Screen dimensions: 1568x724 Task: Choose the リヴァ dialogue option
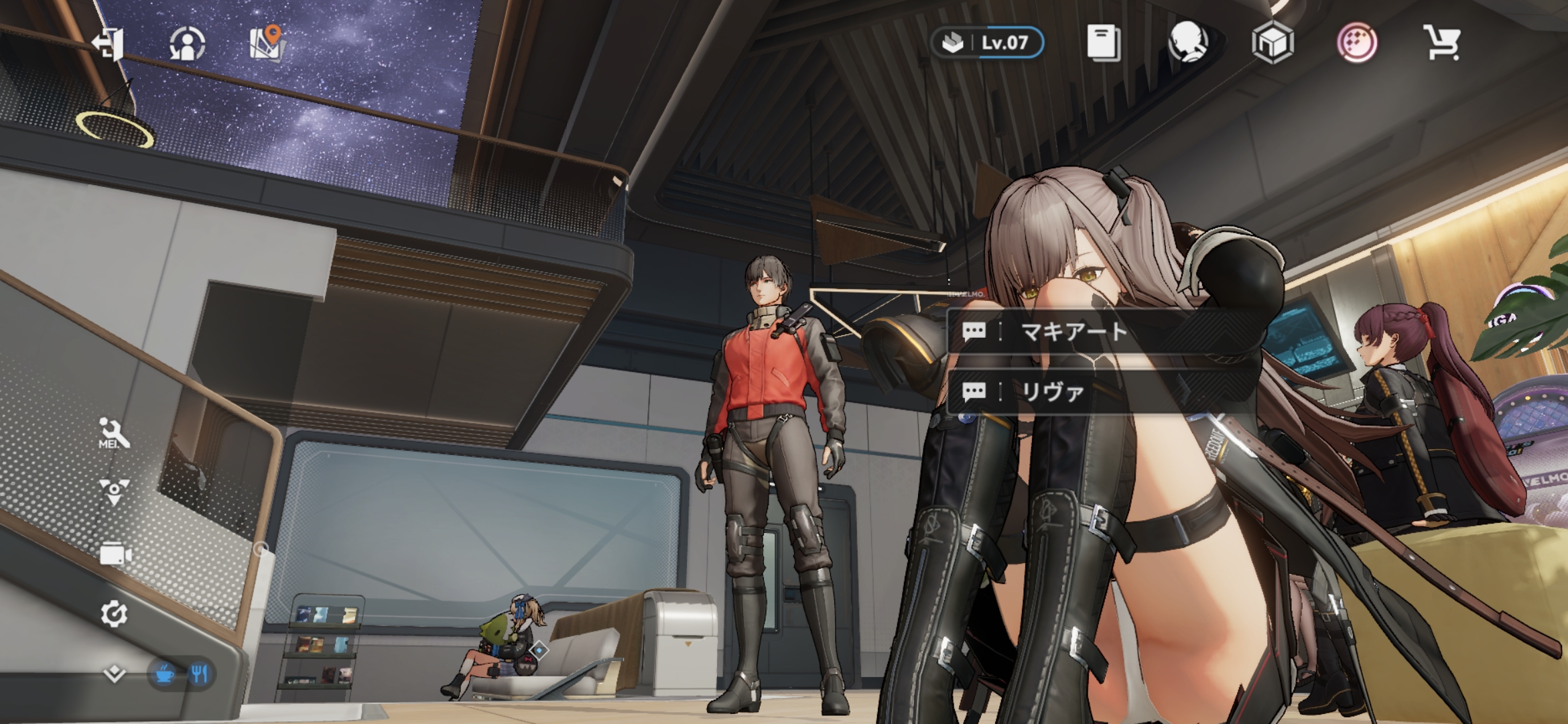[1052, 392]
